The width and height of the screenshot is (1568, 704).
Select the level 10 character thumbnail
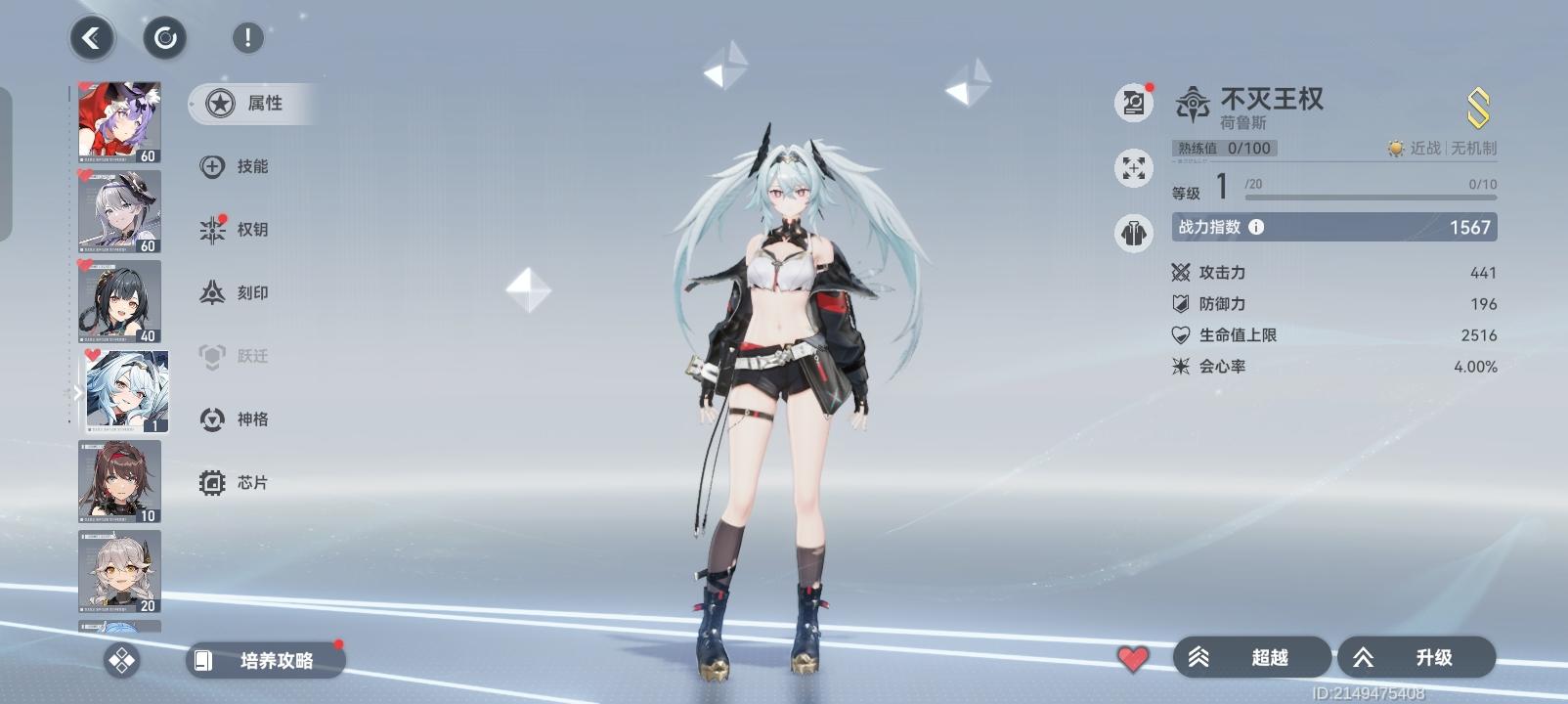coord(119,482)
